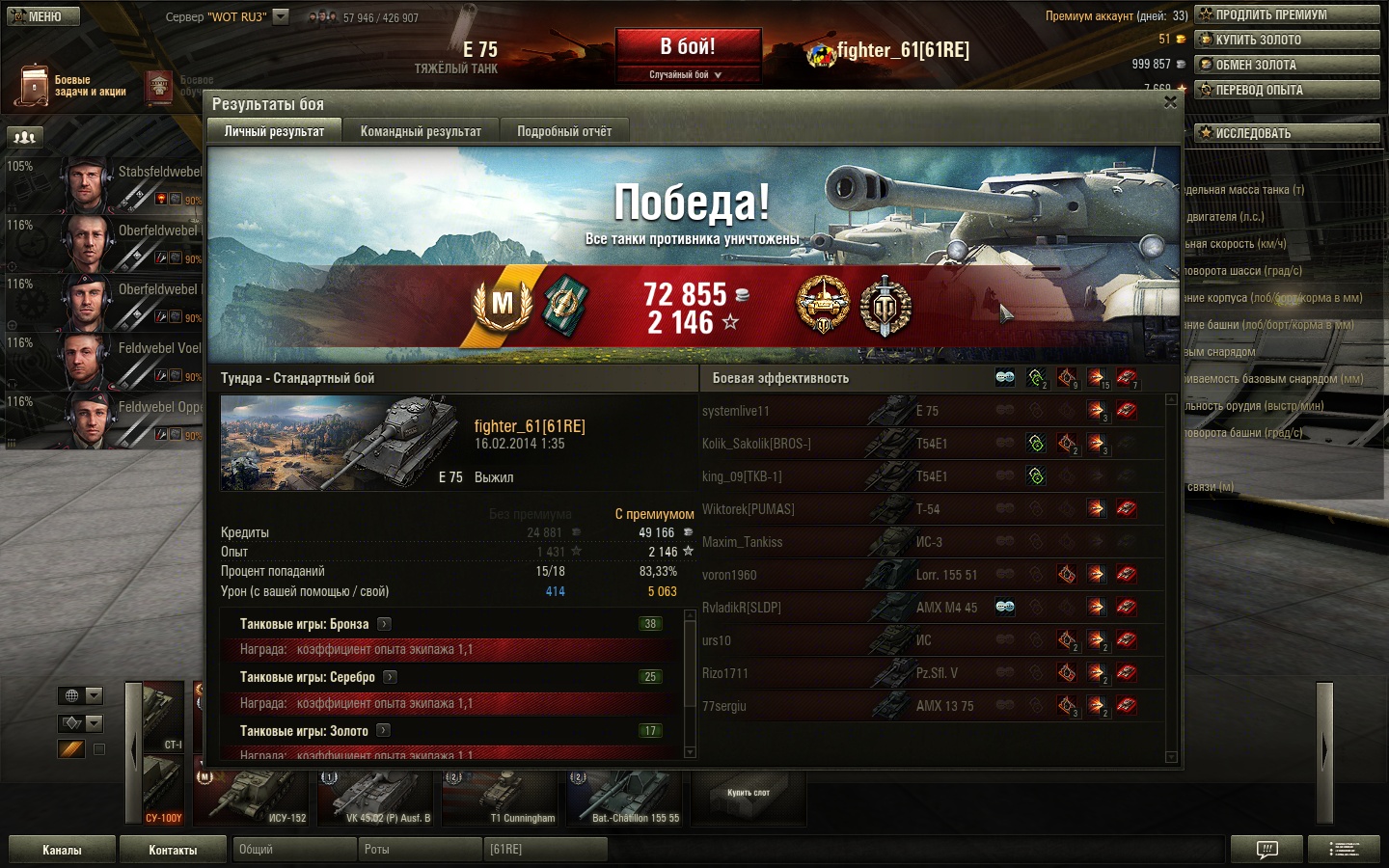Switch to Подробный отчёт tab
The image size is (1389, 868).
pos(564,131)
